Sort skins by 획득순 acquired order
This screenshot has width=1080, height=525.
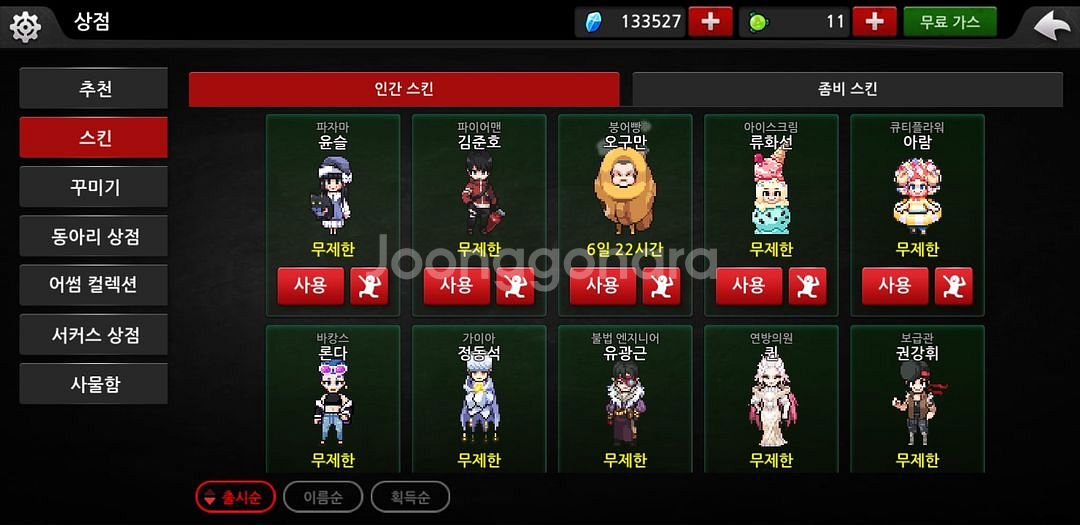(410, 497)
